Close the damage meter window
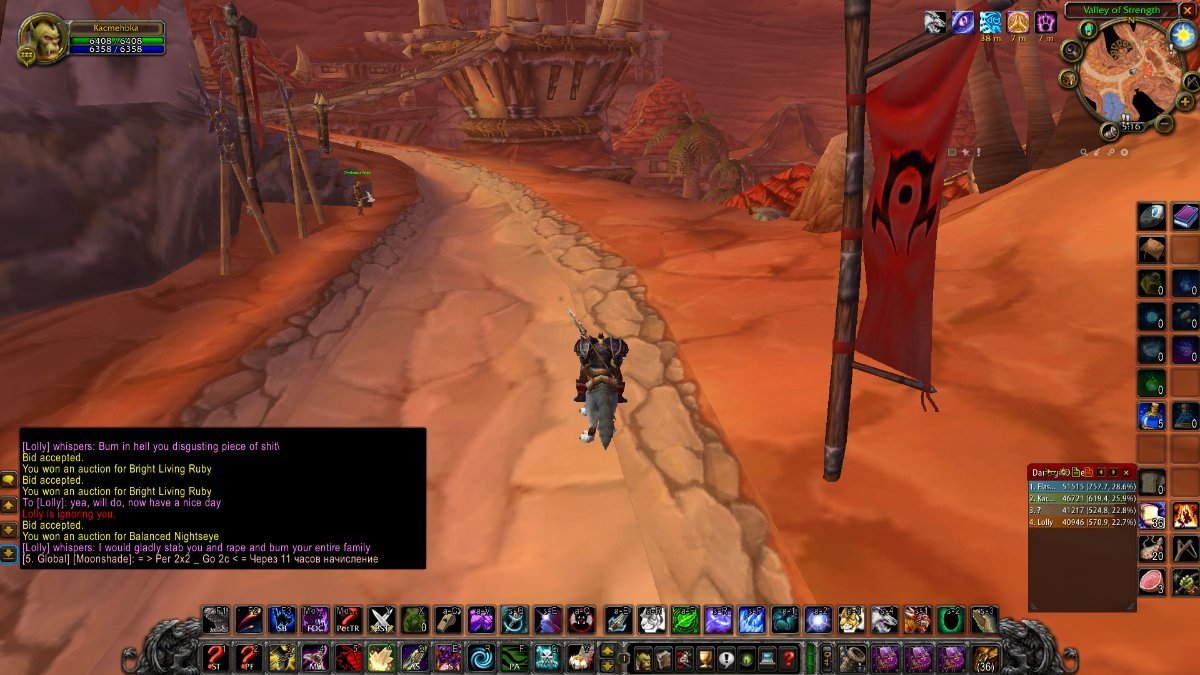The height and width of the screenshot is (675, 1200). pos(1127,472)
